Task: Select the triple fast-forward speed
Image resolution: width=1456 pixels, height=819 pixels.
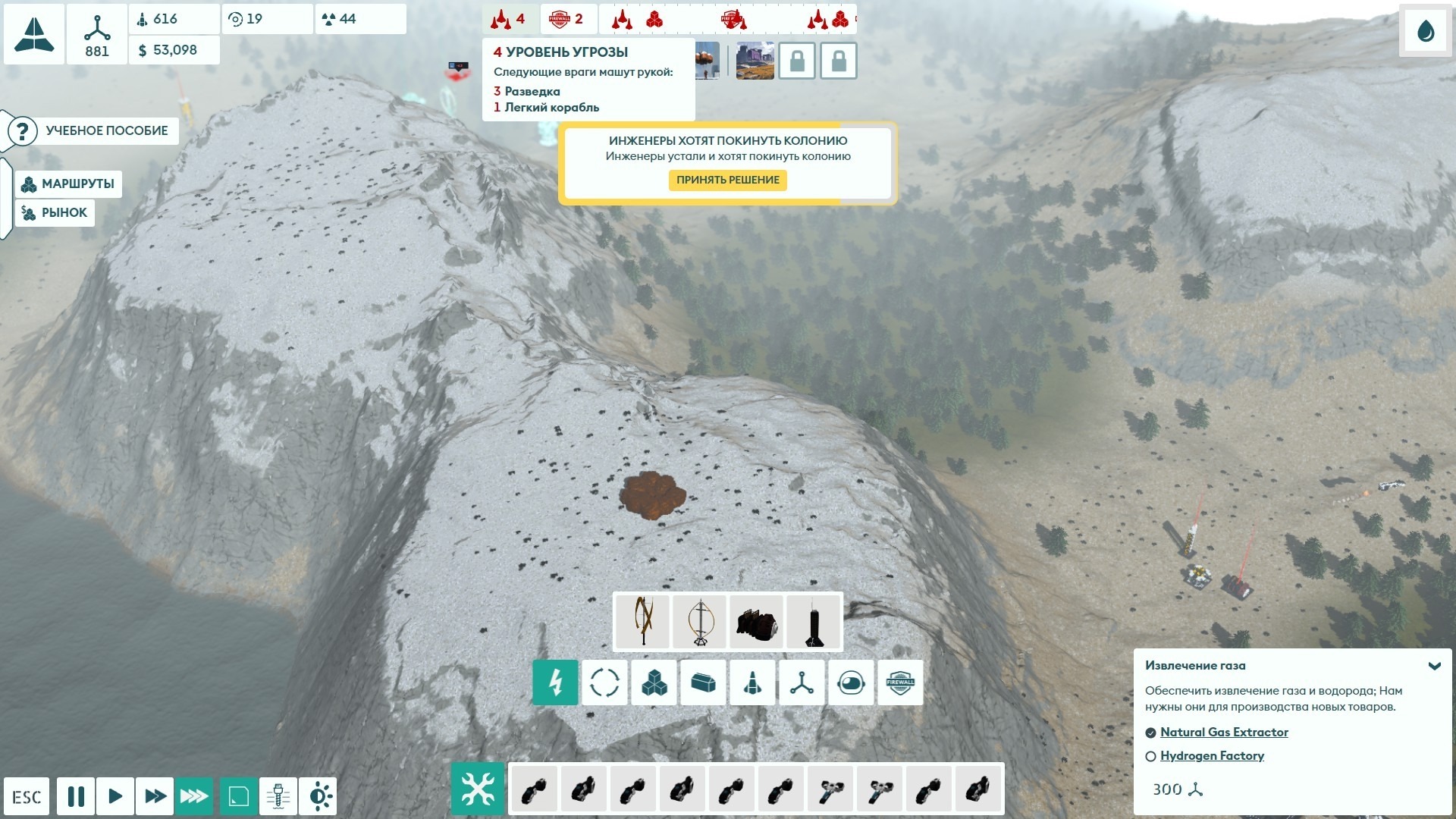Action: click(x=194, y=796)
